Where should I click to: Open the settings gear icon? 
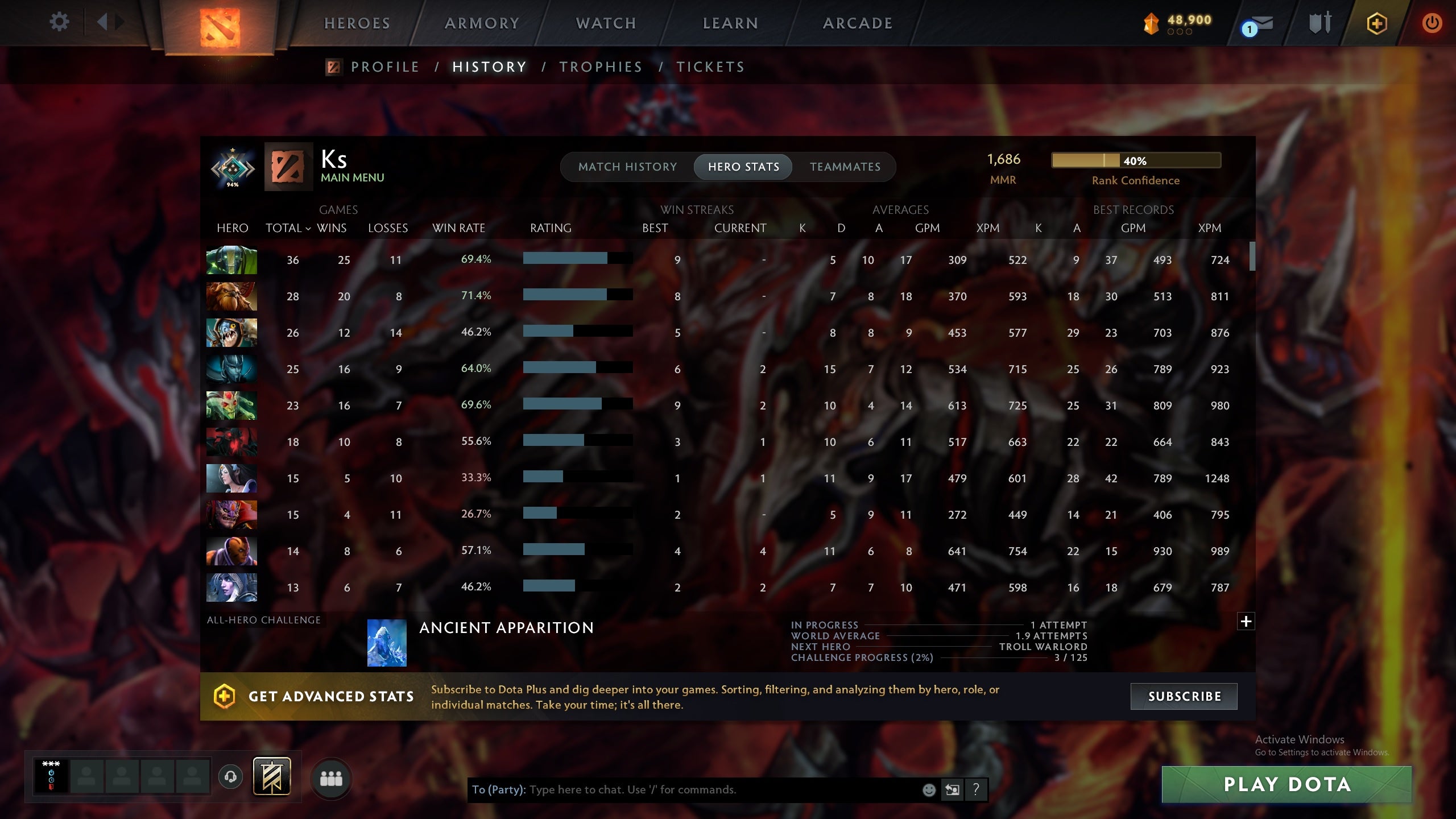click(x=59, y=22)
